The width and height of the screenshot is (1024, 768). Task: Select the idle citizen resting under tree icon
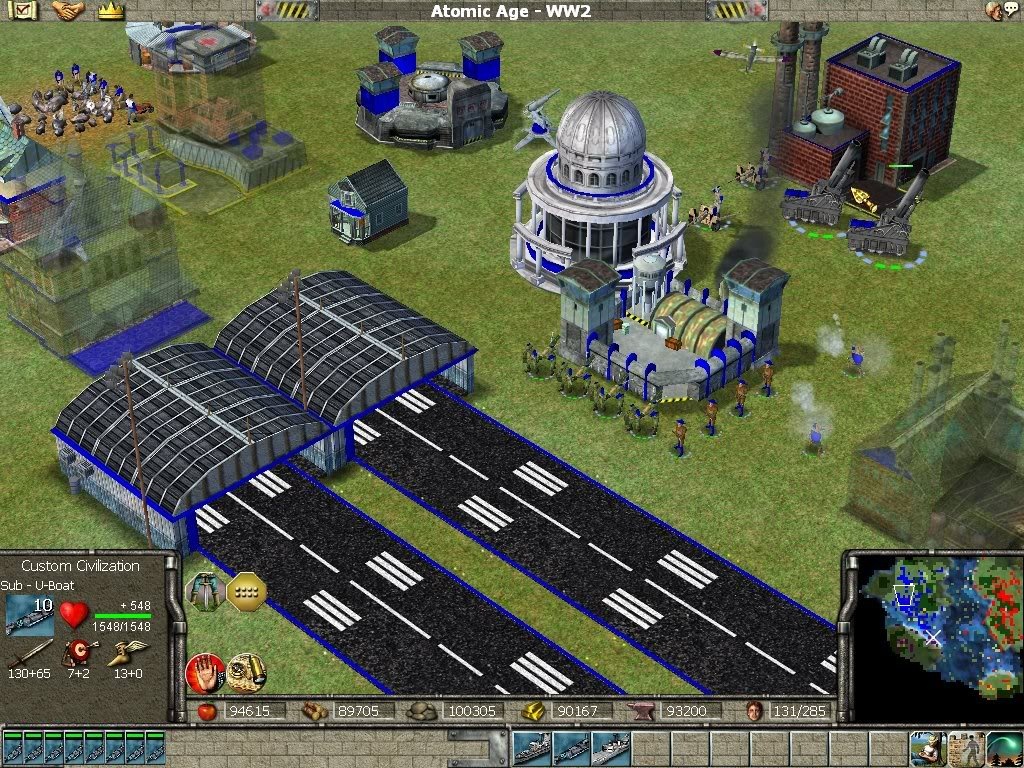point(928,747)
